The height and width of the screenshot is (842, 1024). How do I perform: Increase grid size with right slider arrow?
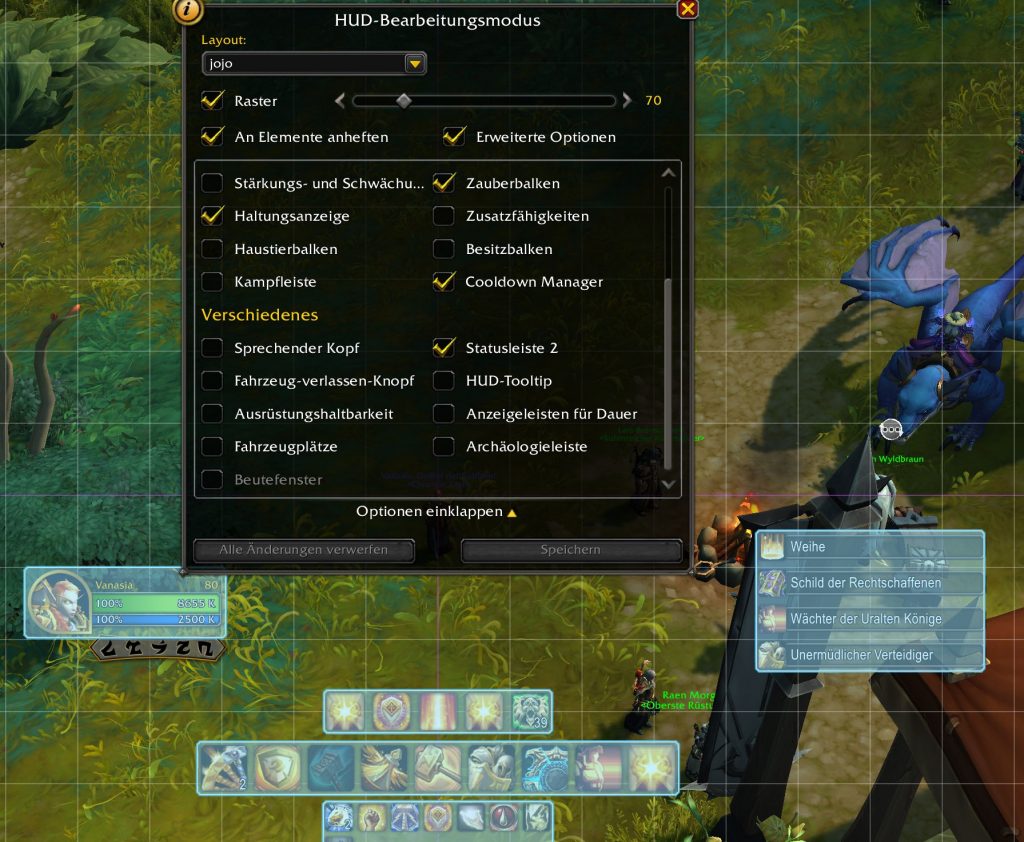pyautogui.click(x=627, y=100)
